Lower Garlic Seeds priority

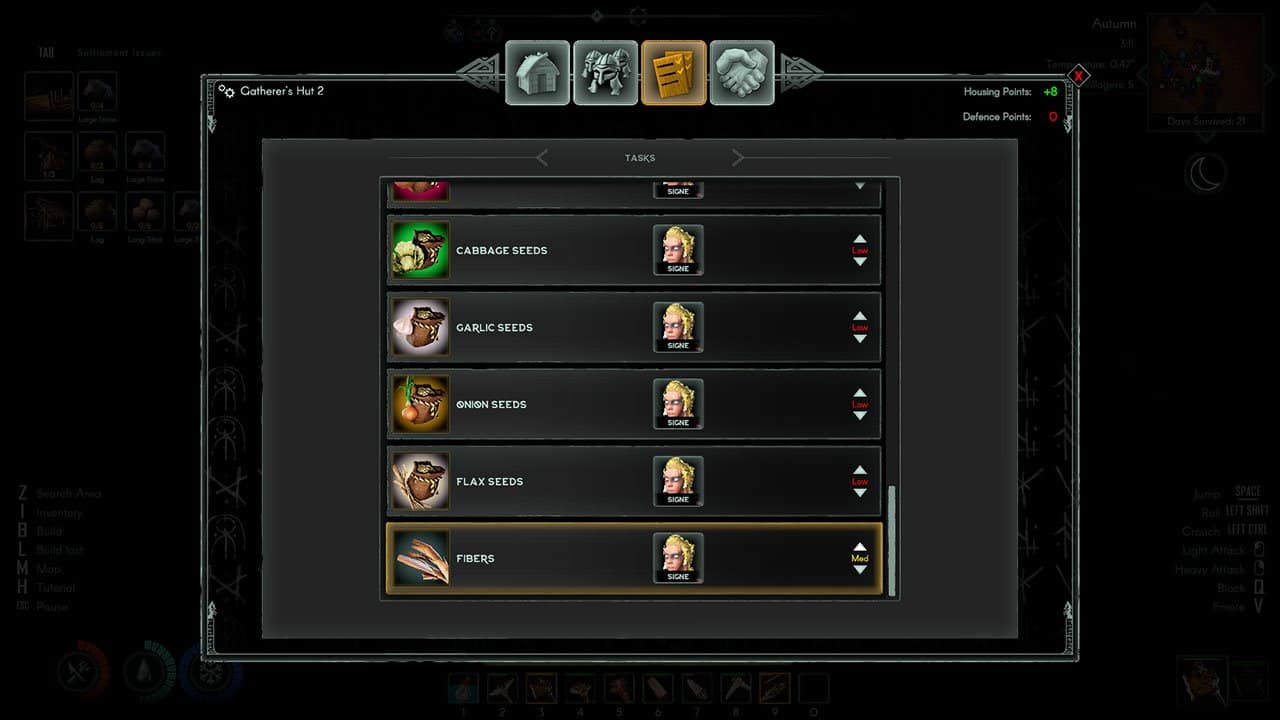click(x=860, y=339)
